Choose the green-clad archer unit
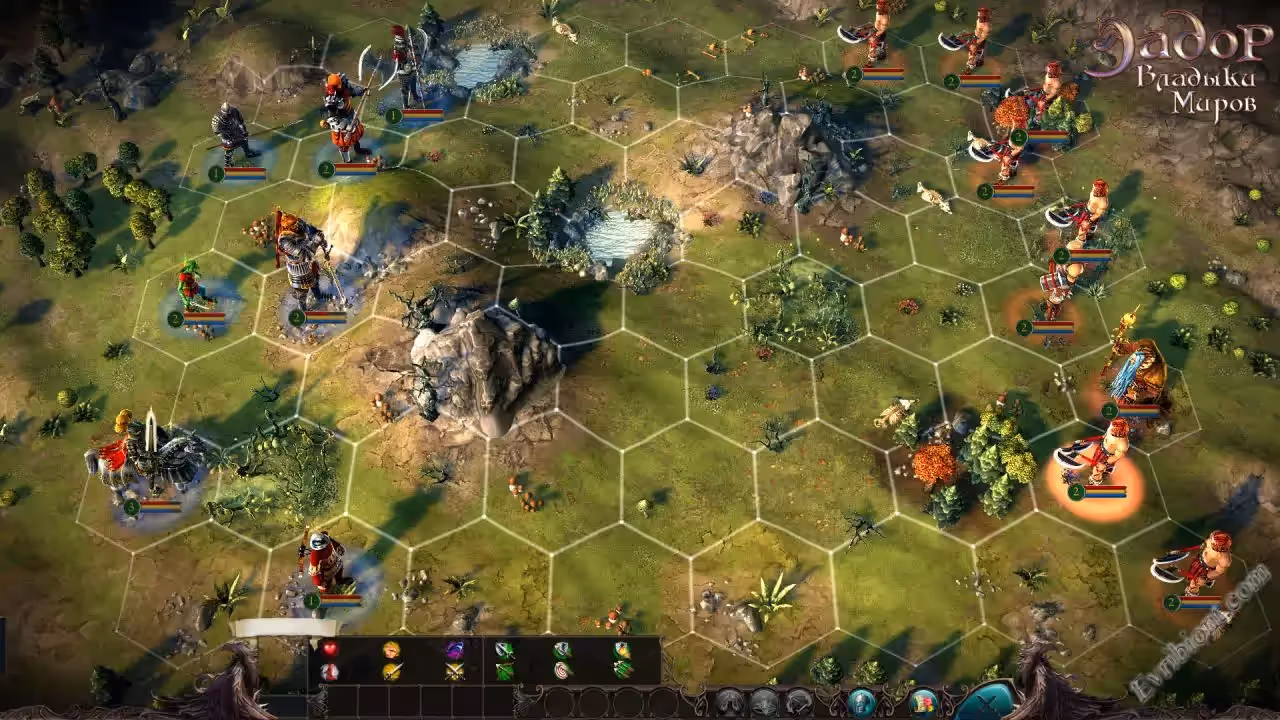The width and height of the screenshot is (1280, 720). (x=191, y=288)
